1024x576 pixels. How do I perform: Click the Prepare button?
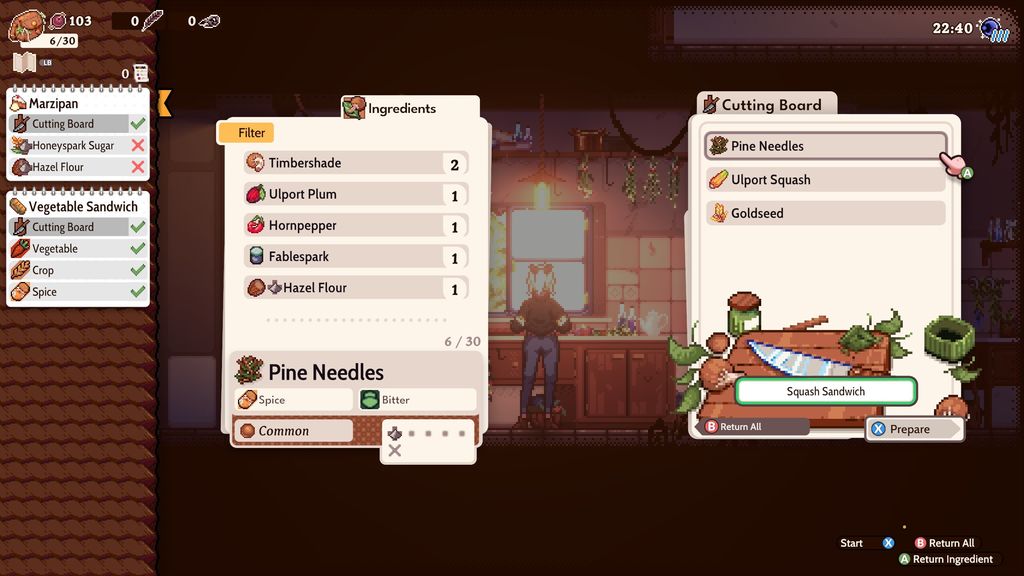[914, 429]
